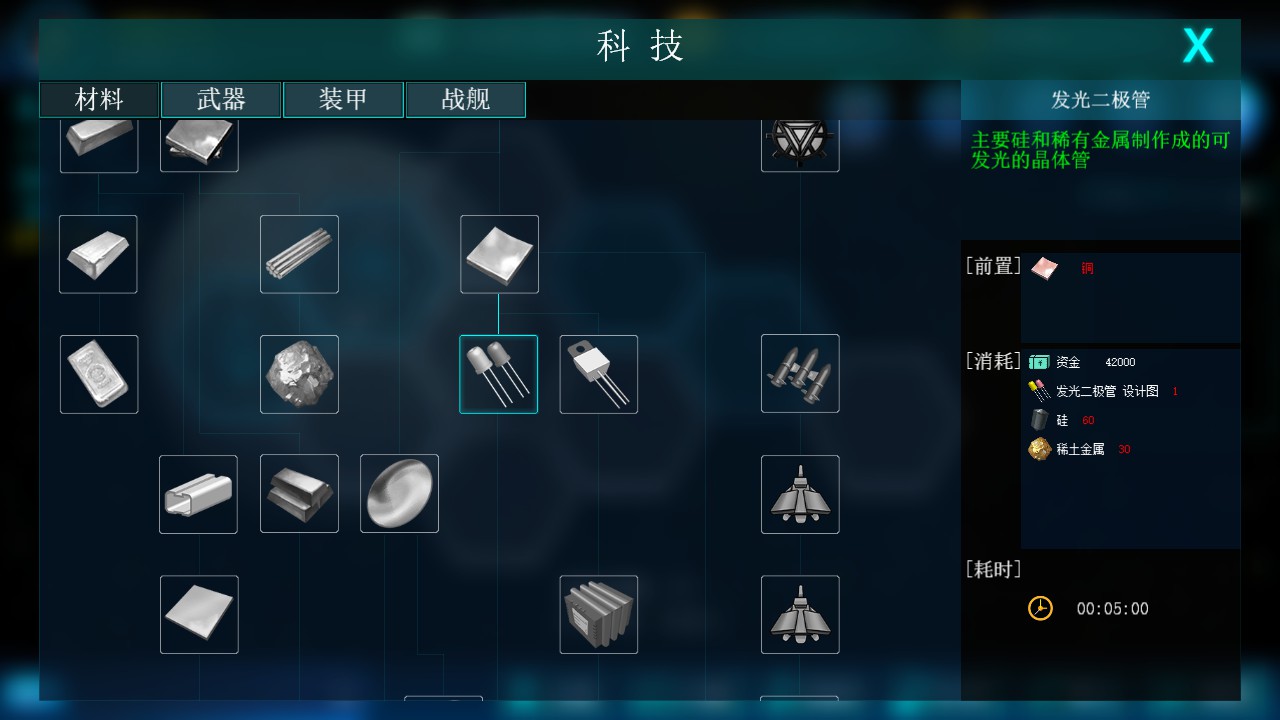The height and width of the screenshot is (720, 1280).
Task: Click the clock icon next to 00:05:00
Action: [x=1040, y=608]
